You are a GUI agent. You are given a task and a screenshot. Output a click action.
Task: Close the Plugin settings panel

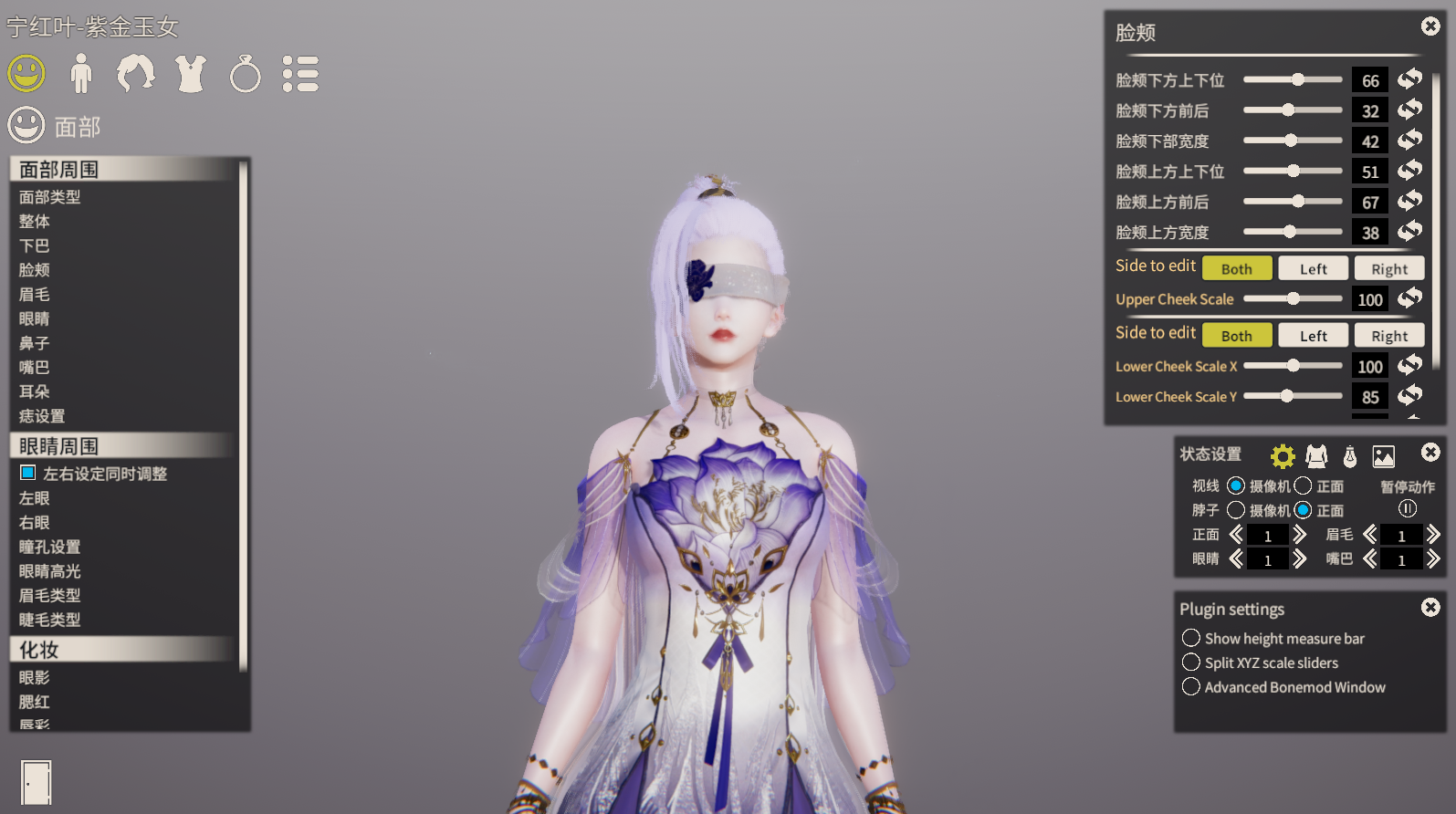point(1430,607)
